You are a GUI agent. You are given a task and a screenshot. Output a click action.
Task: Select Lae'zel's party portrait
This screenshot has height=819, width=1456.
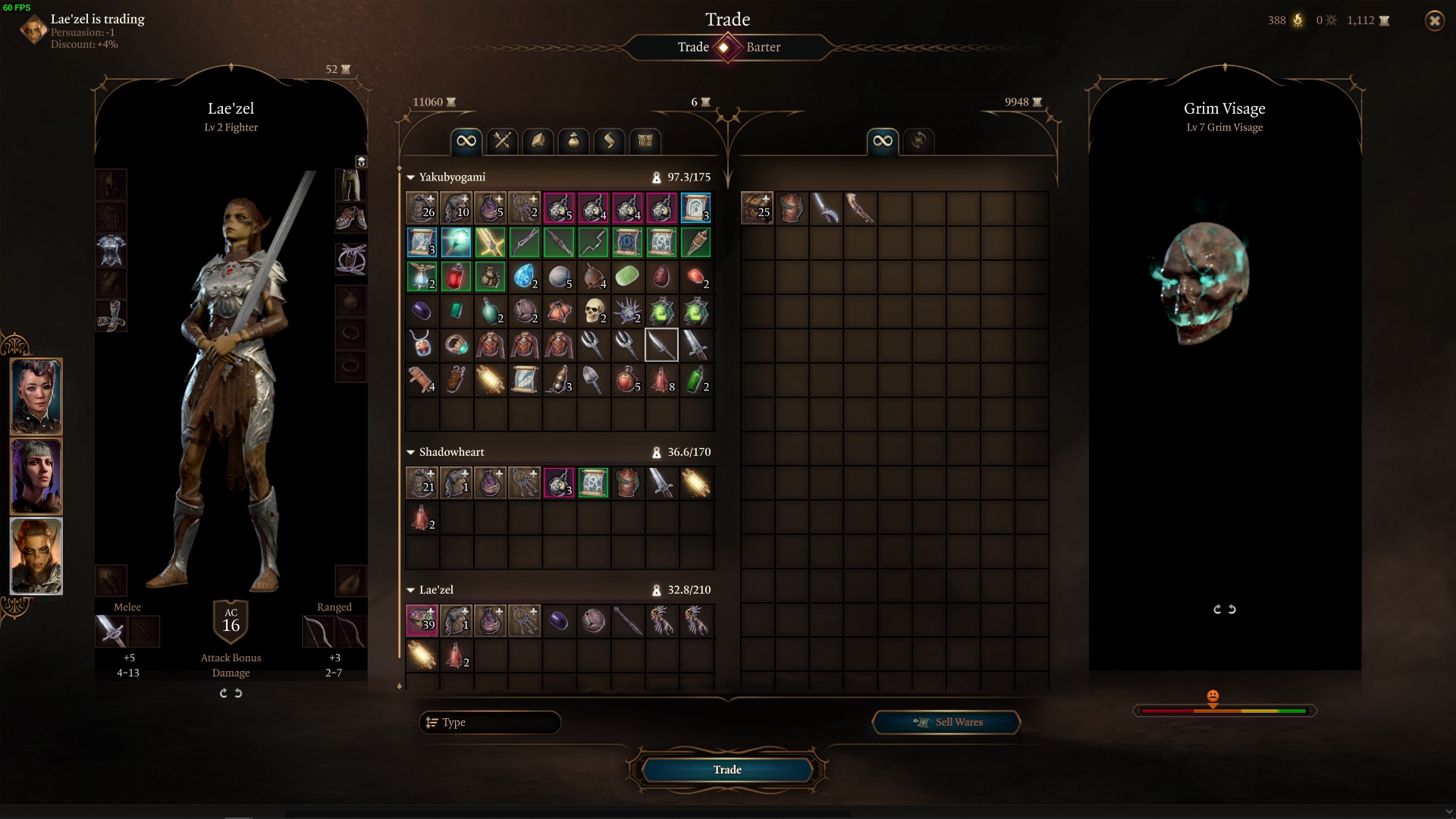pyautogui.click(x=36, y=556)
